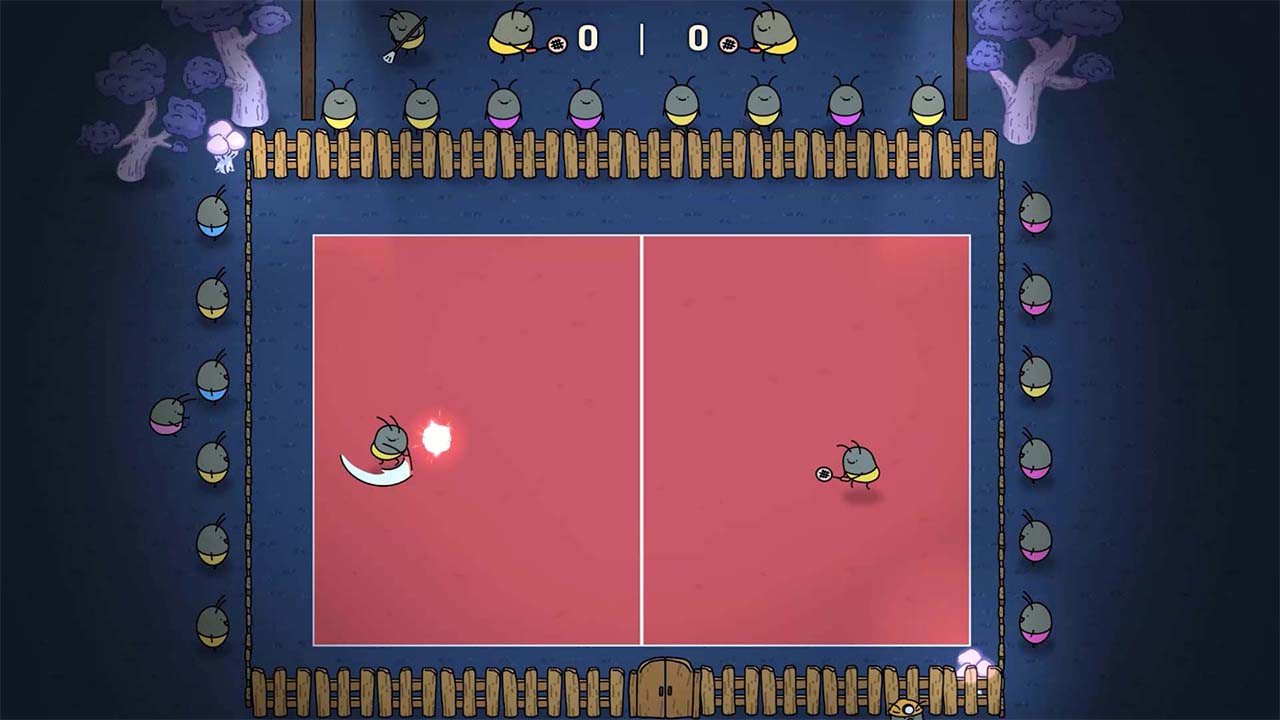Click the glowing mushrooms near the bottom right

(972, 660)
